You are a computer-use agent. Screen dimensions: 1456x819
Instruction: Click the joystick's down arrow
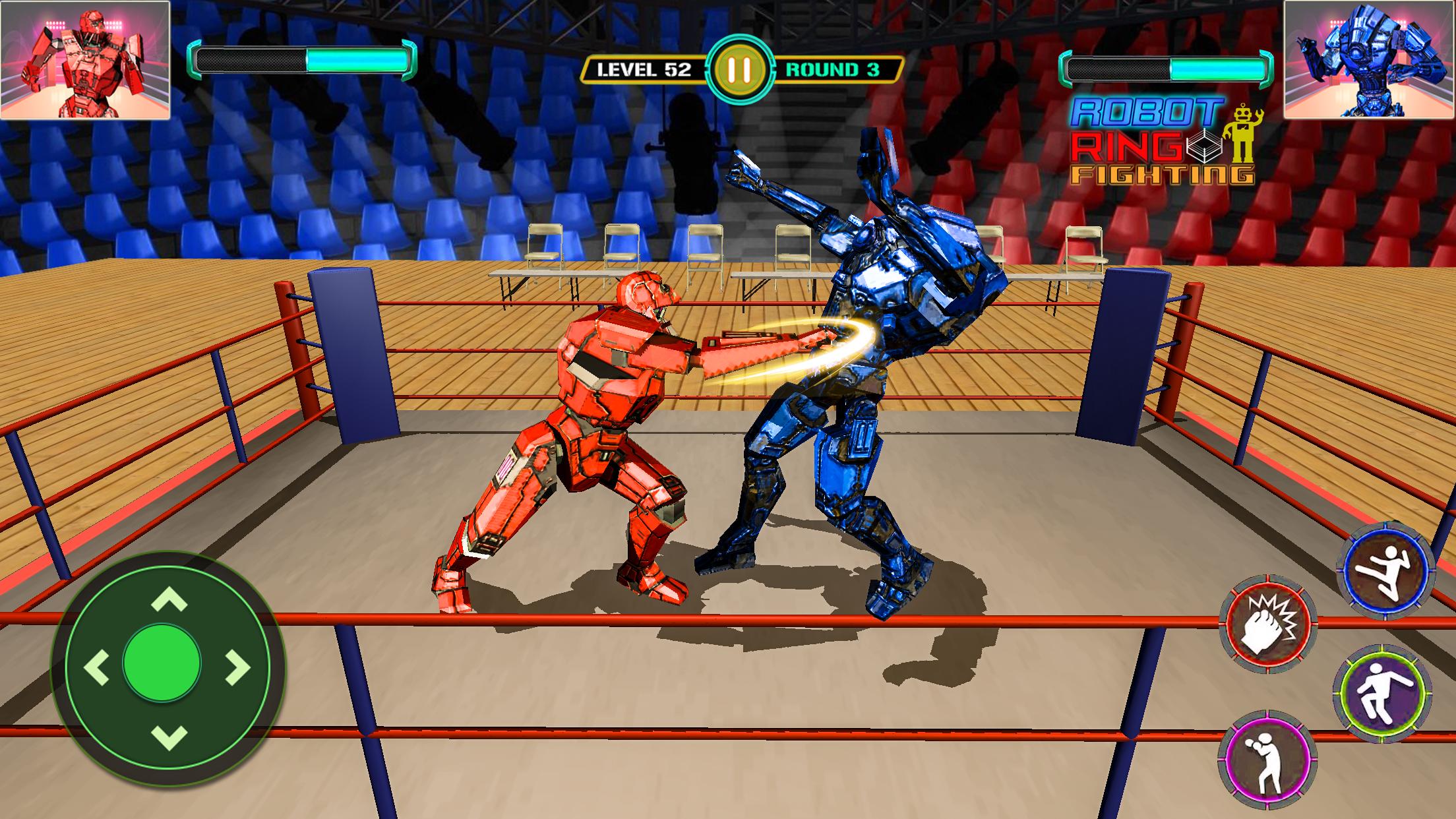(x=169, y=737)
